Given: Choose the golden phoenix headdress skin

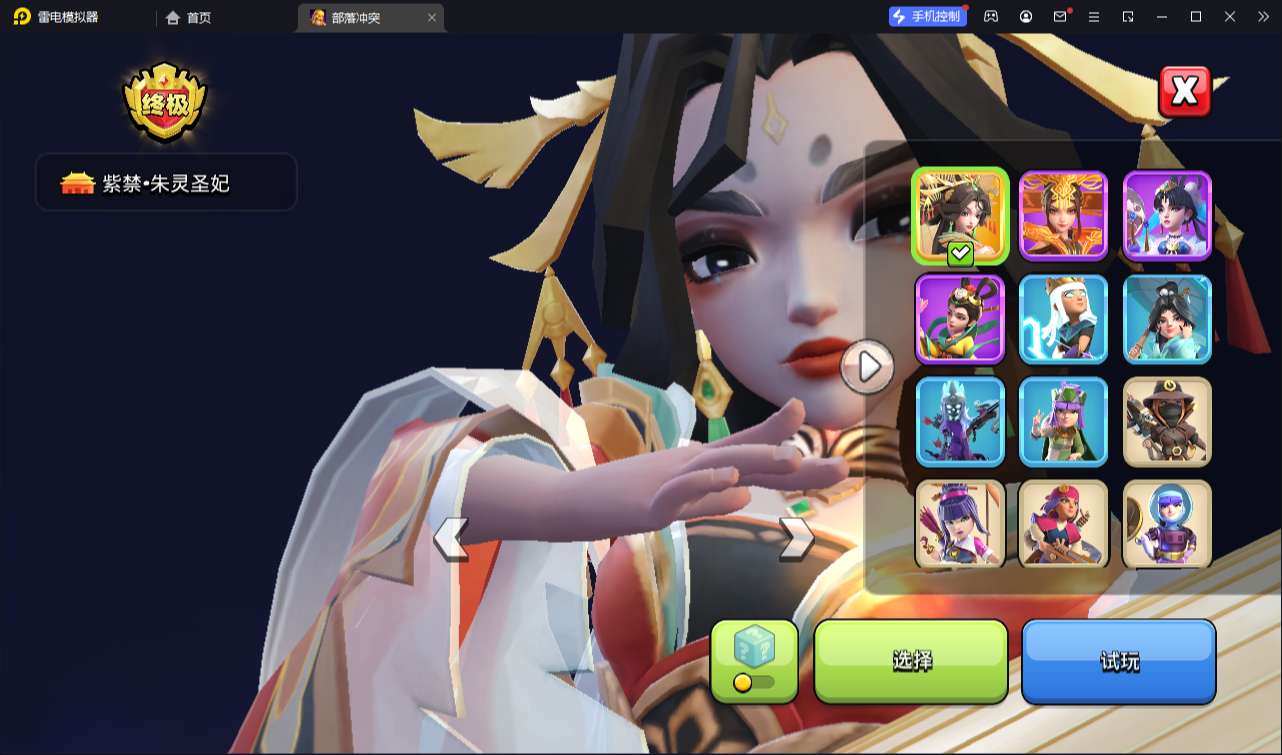Looking at the screenshot, I should tap(1063, 215).
